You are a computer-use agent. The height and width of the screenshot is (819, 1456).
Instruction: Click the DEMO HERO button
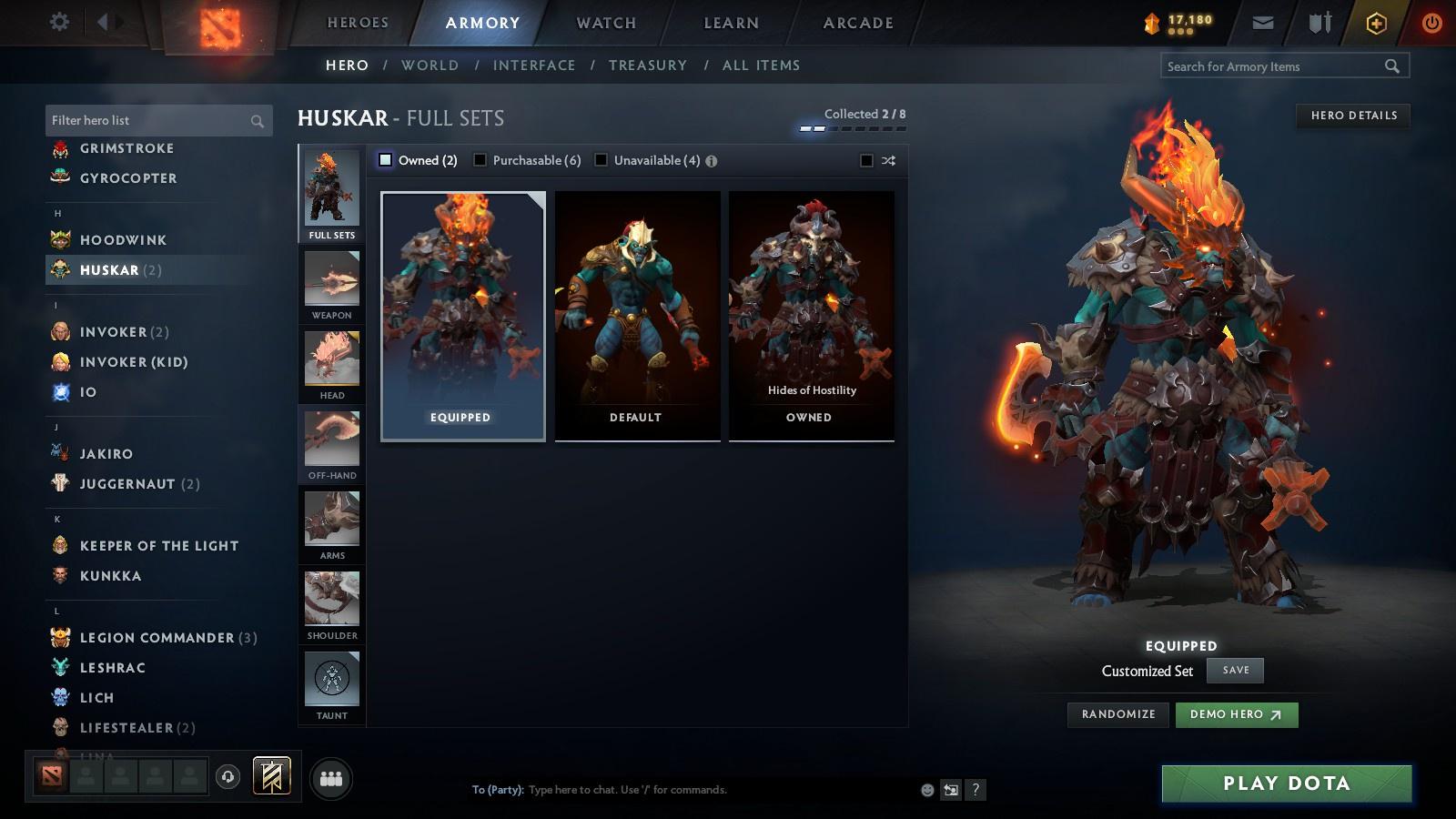(1236, 714)
